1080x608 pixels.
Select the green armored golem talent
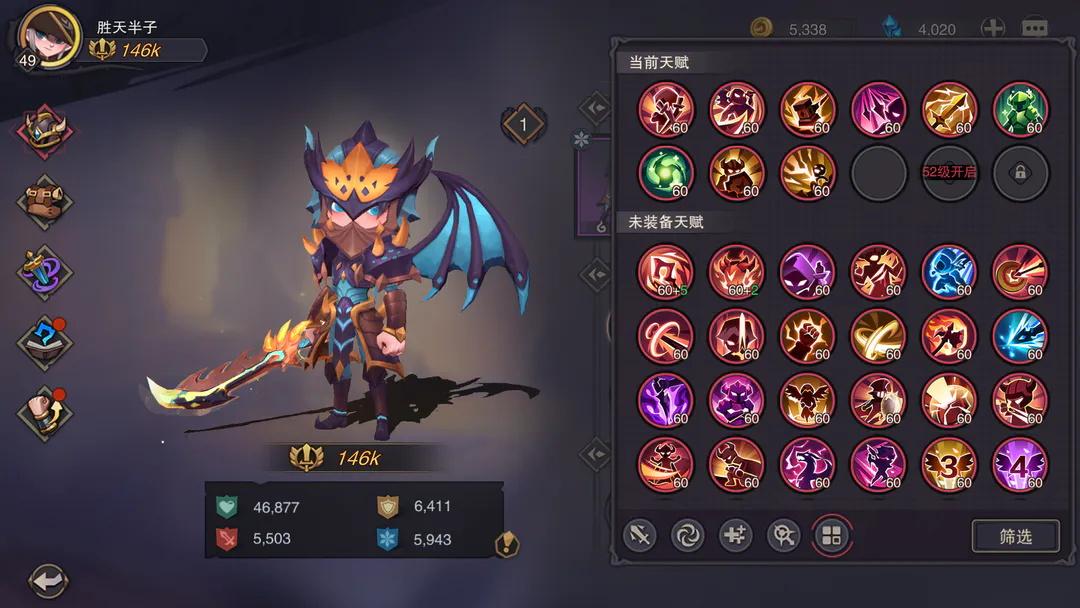[1020, 109]
